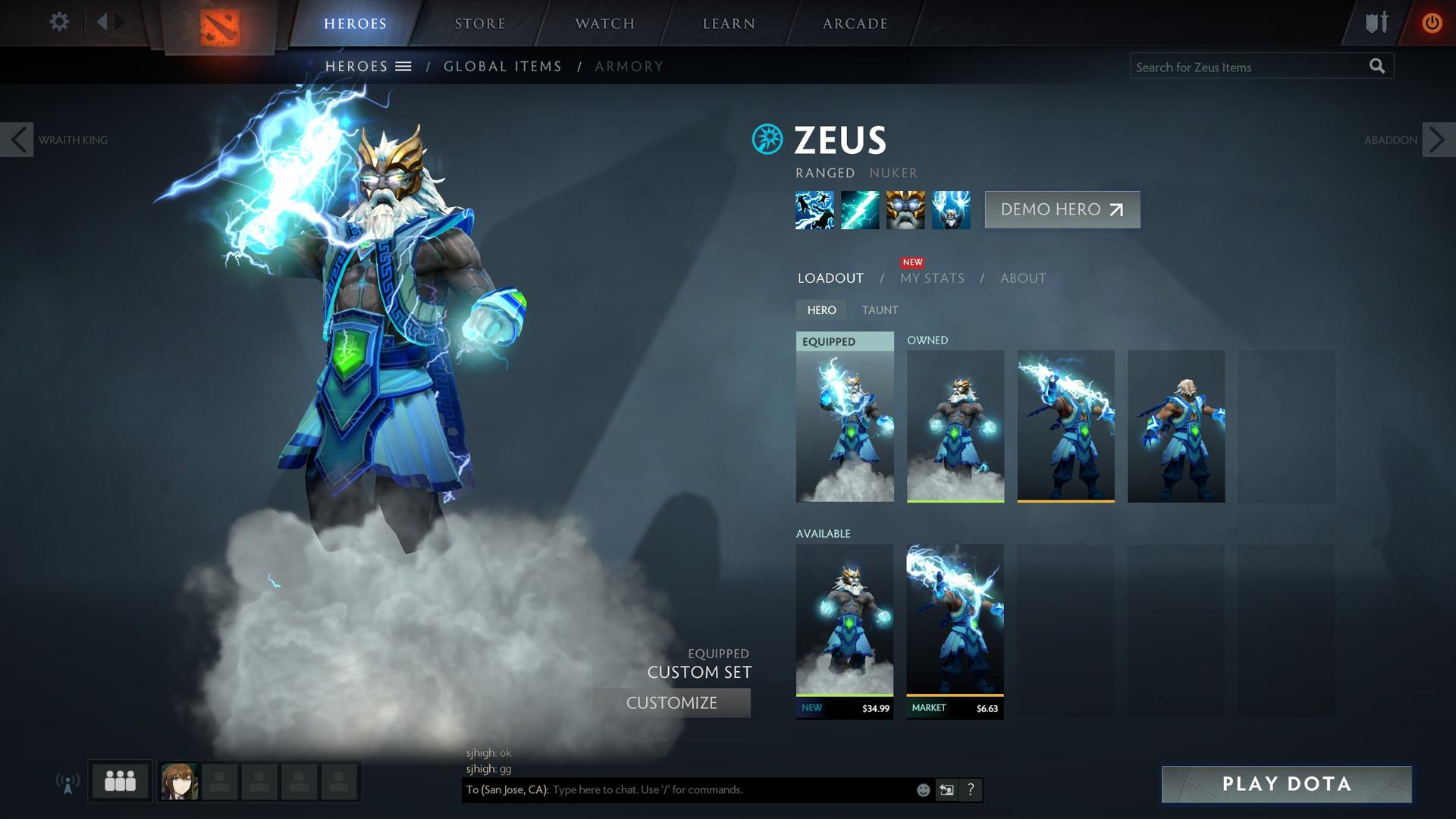Screen dimensions: 1456x819
Task: Customize the equipped custom set
Action: 672,703
